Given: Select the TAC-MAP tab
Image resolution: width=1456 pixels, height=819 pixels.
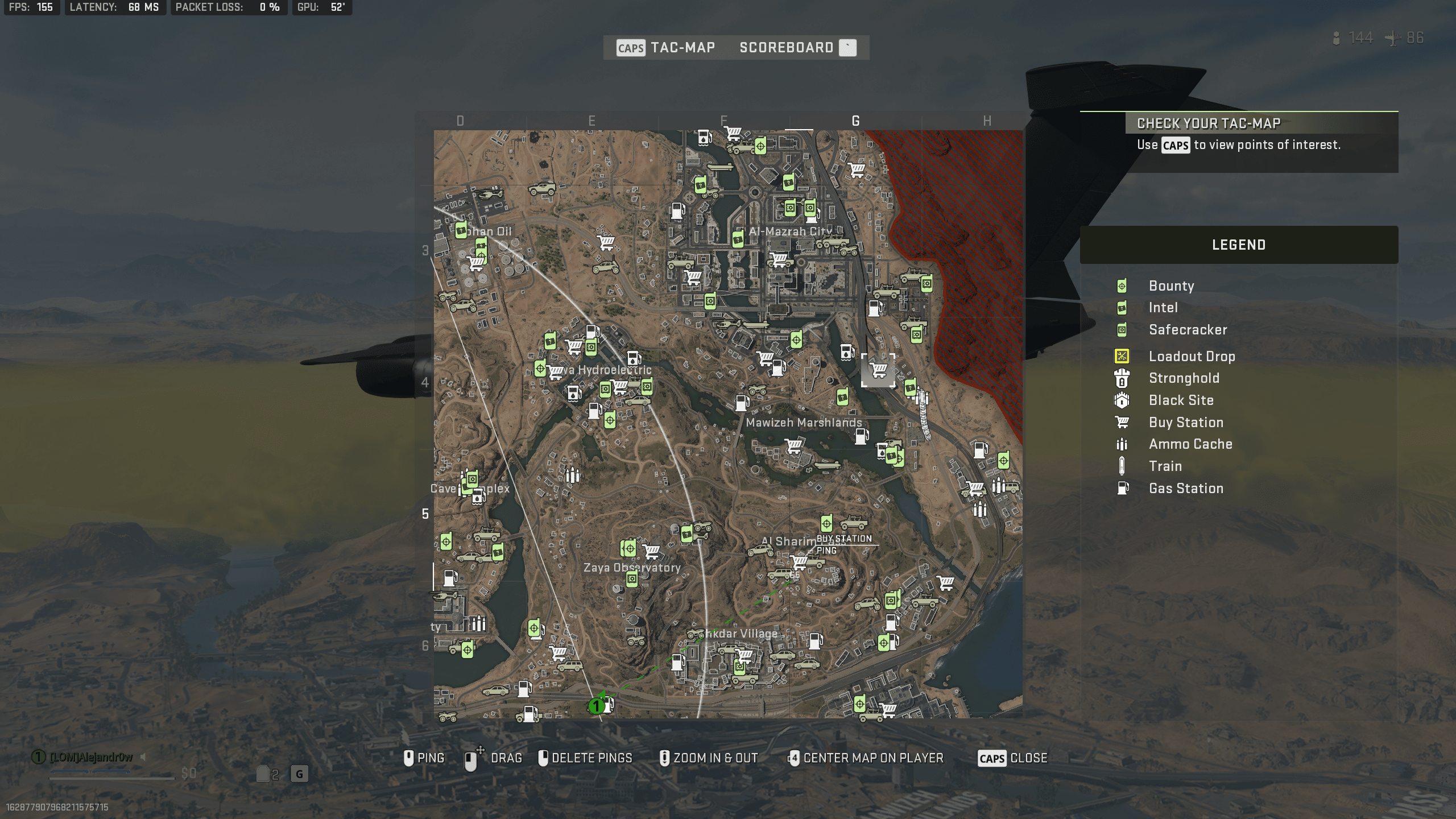Looking at the screenshot, I should (x=682, y=47).
